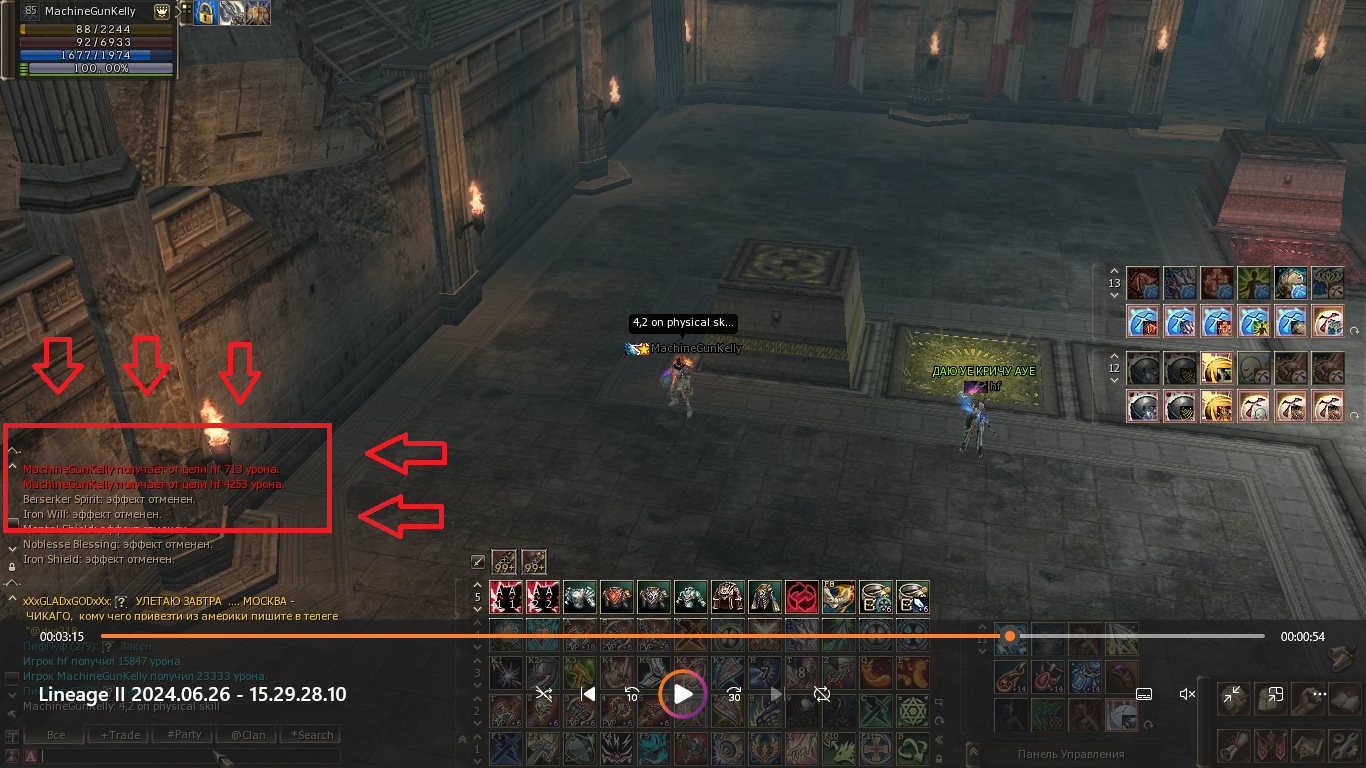Viewport: 1366px width, 768px height.
Task: Toggle the muted speaker icon in the player
Action: pos(1187,693)
